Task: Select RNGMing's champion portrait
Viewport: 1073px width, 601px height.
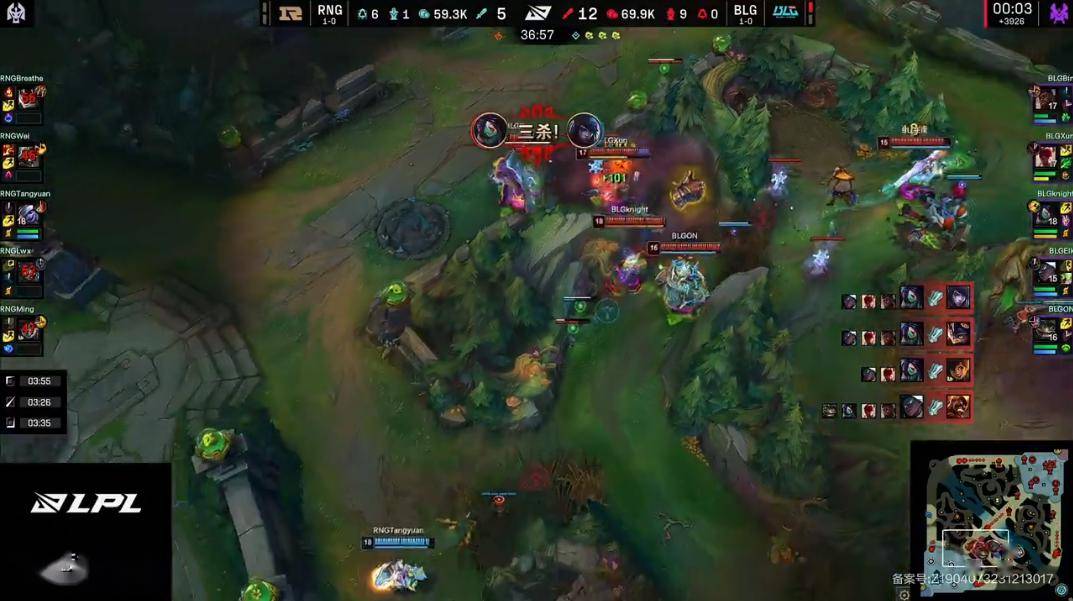Action: (28, 328)
